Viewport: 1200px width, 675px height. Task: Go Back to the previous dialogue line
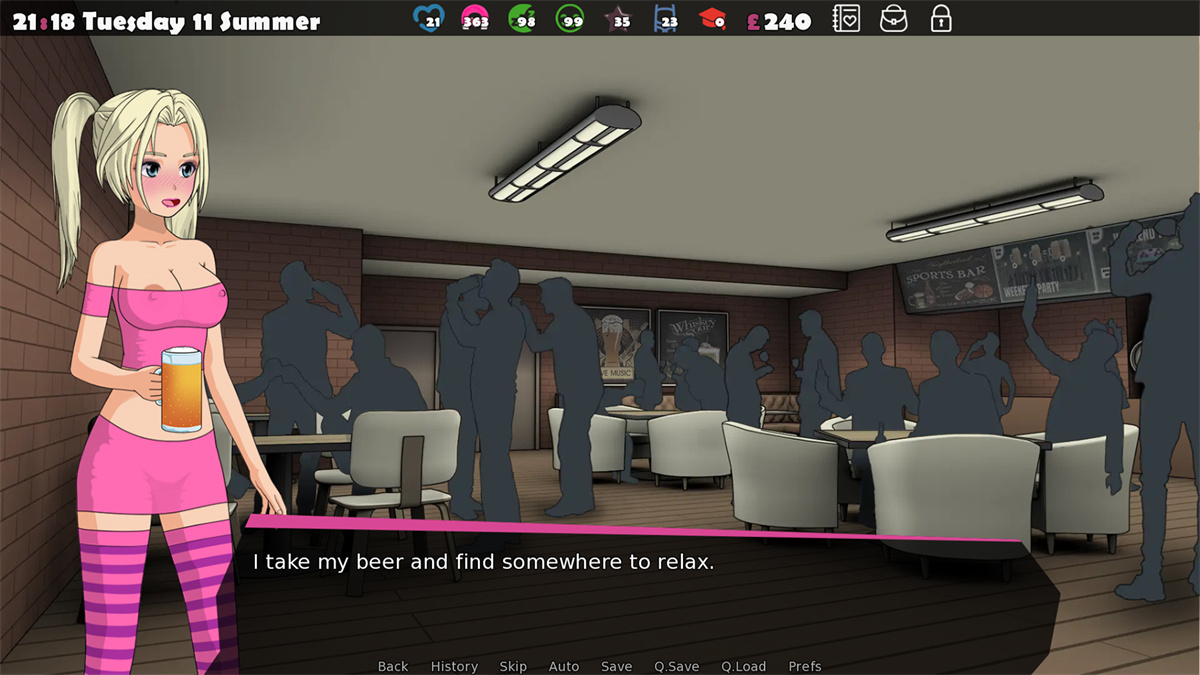(393, 666)
